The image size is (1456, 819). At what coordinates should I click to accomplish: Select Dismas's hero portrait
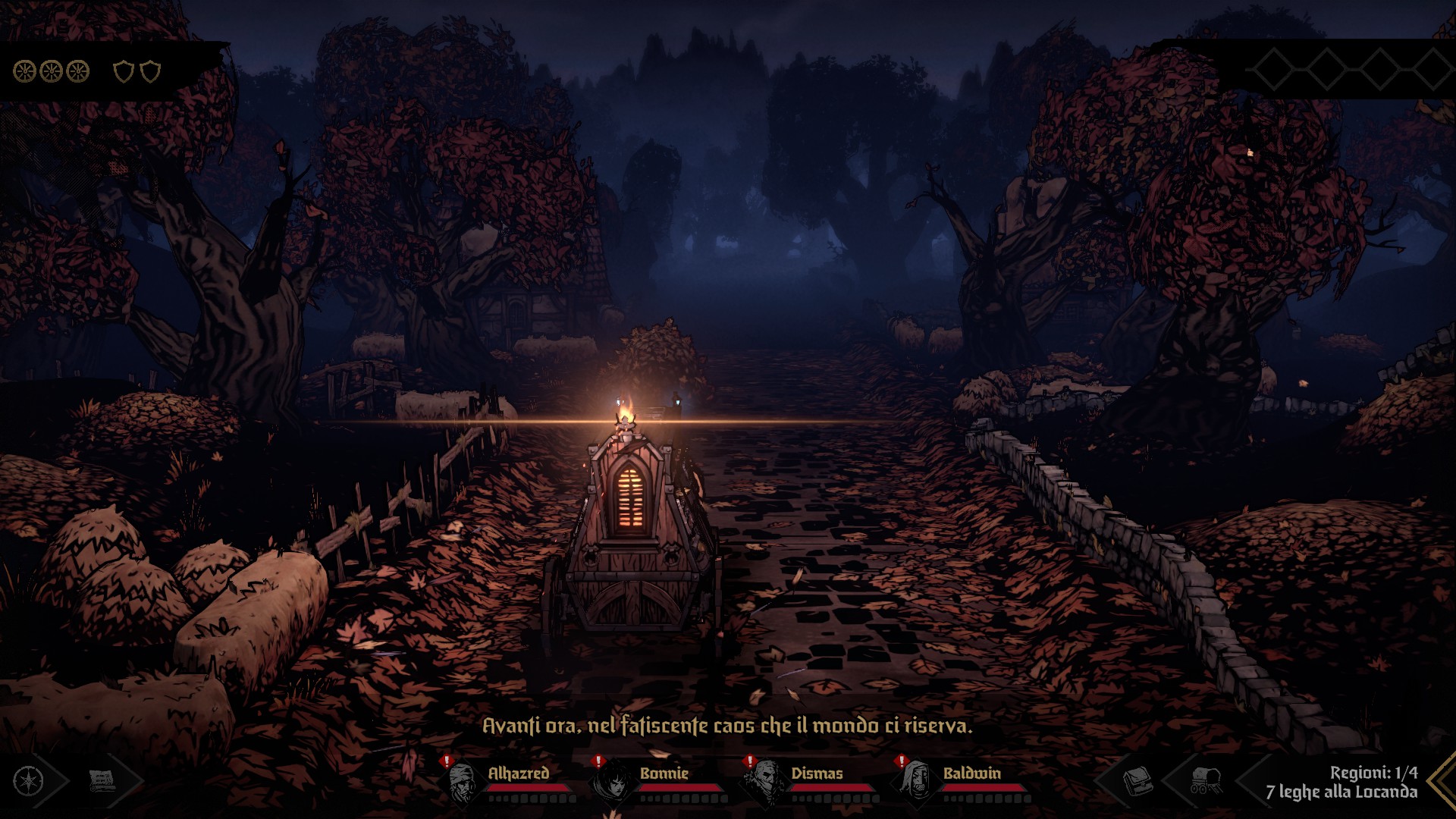(764, 782)
